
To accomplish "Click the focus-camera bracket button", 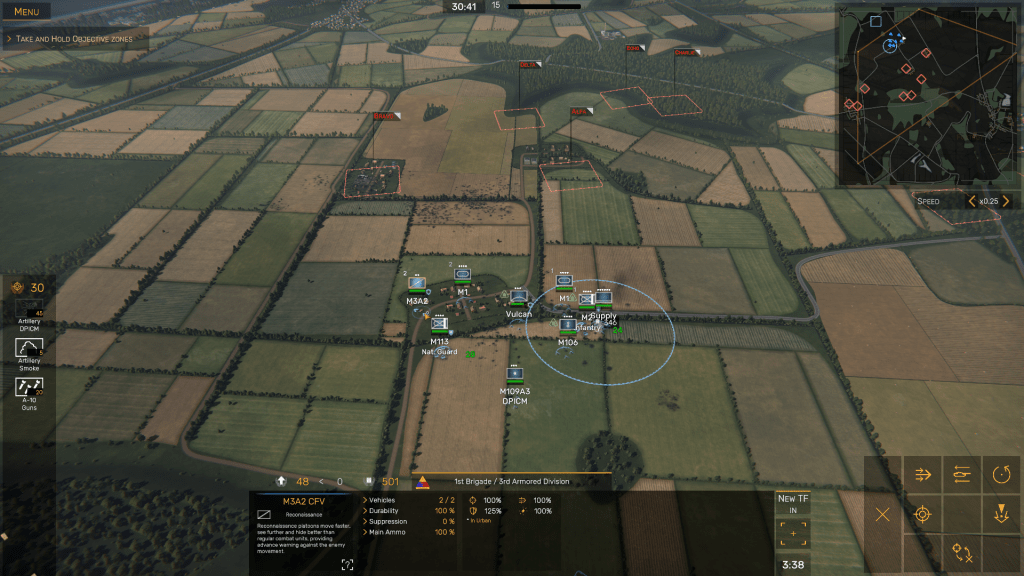I will point(793,534).
